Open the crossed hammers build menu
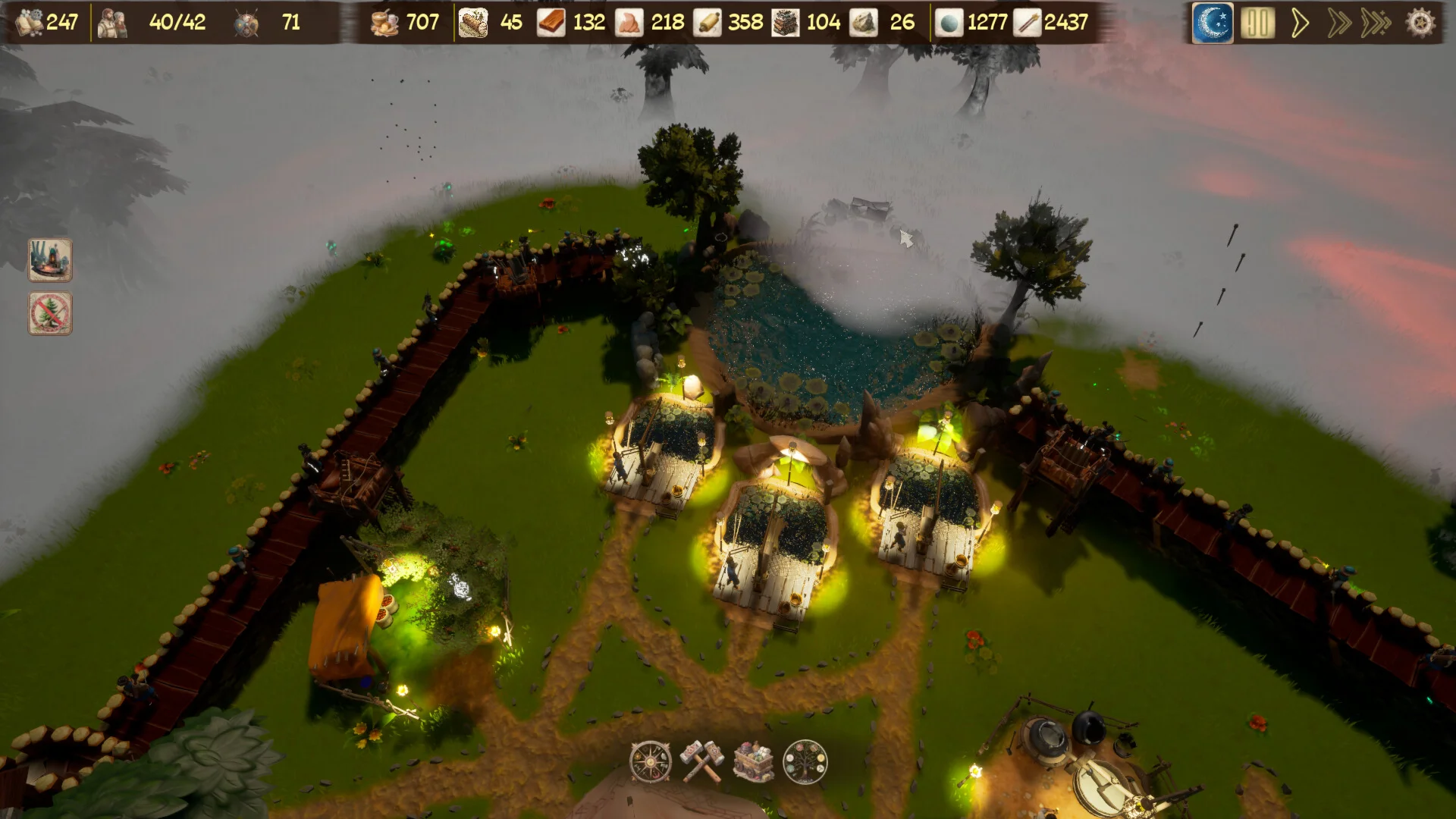 point(702,761)
